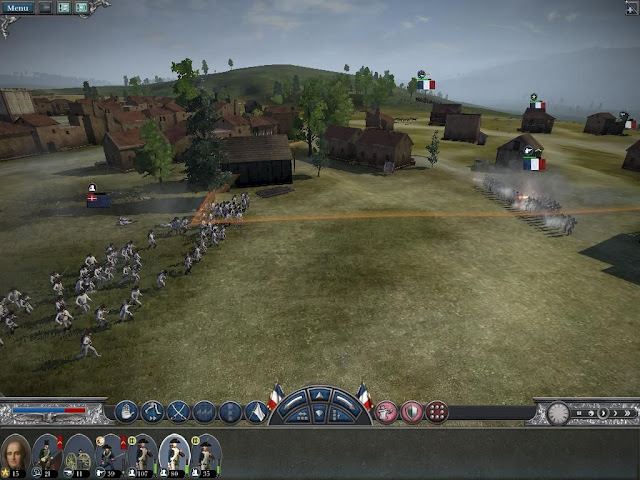Toggle the fire-at-will musket icon
The height and width of the screenshot is (480, 640).
click(x=386, y=411)
